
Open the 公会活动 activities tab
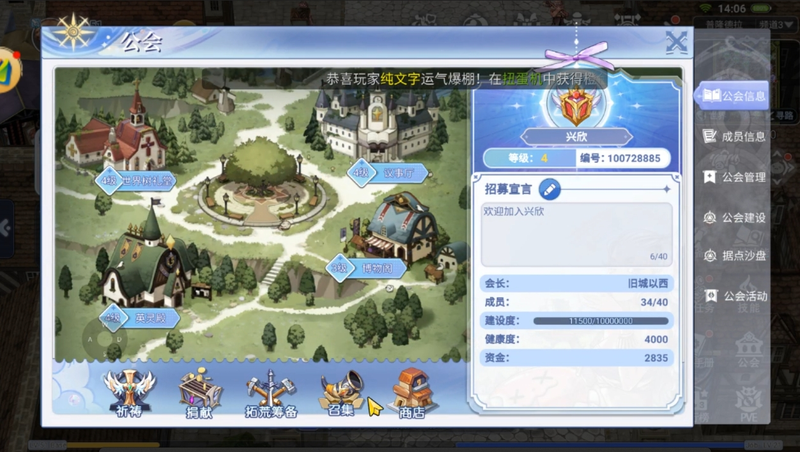[x=734, y=296]
